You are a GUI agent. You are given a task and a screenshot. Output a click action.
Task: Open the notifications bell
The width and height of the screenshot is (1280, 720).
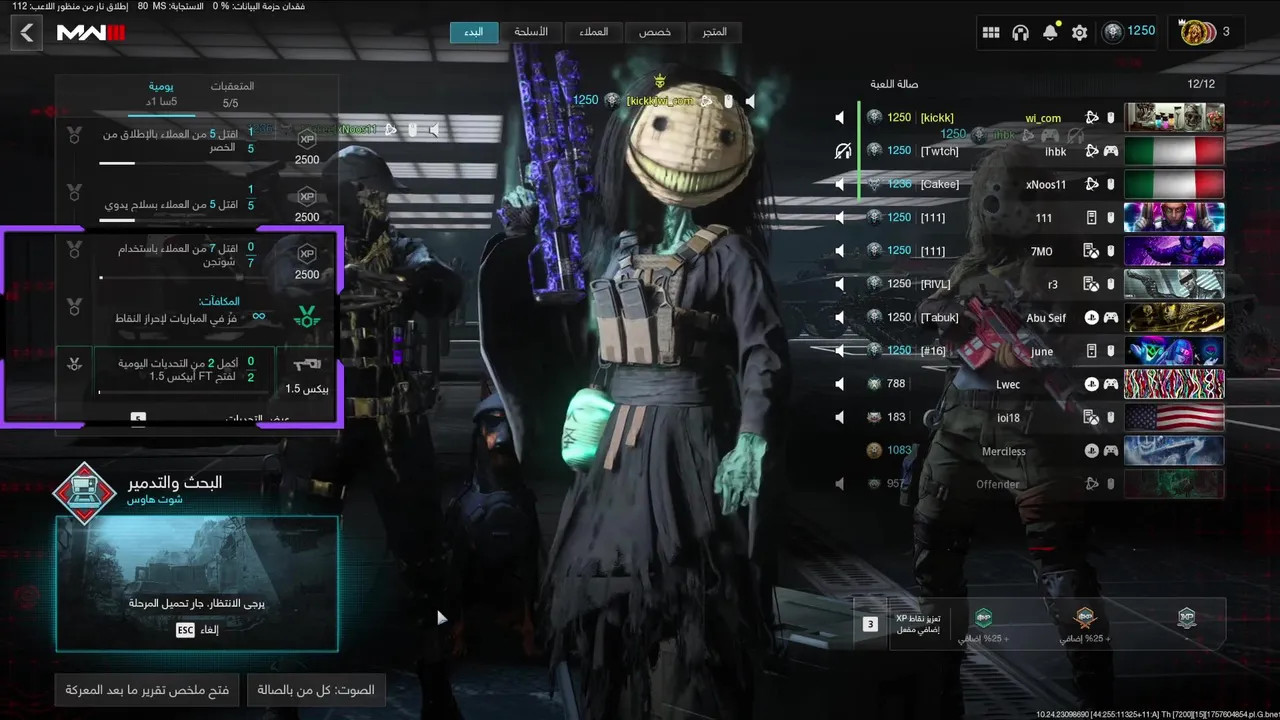[1050, 33]
